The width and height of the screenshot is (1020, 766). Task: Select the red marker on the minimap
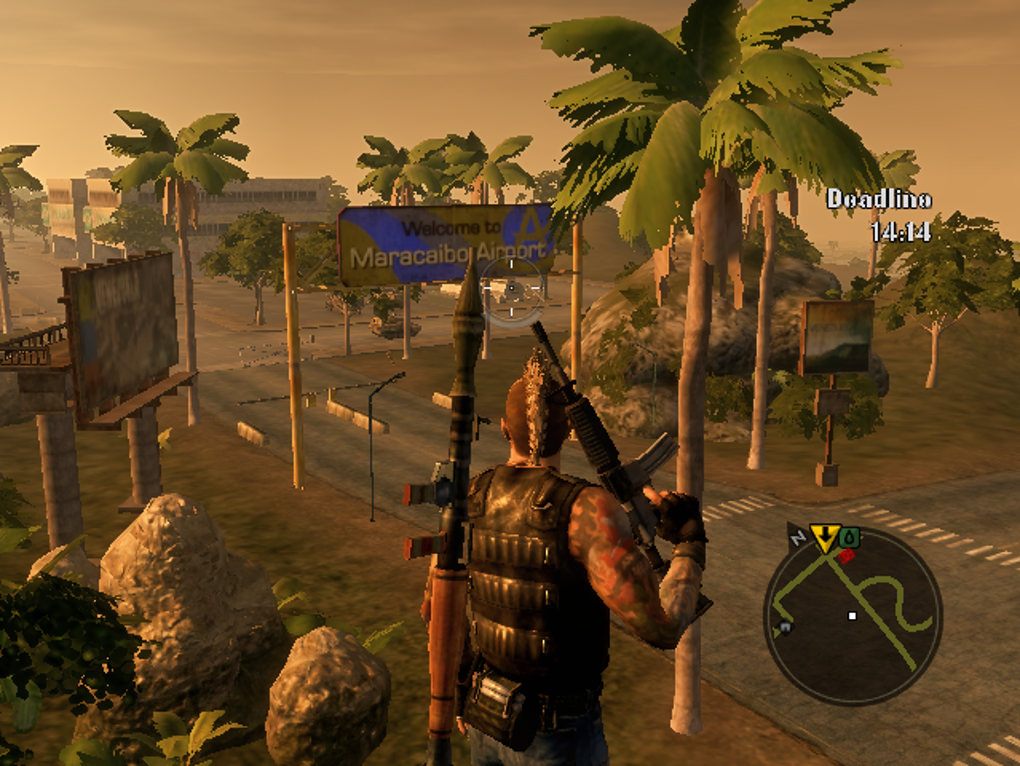[x=845, y=555]
